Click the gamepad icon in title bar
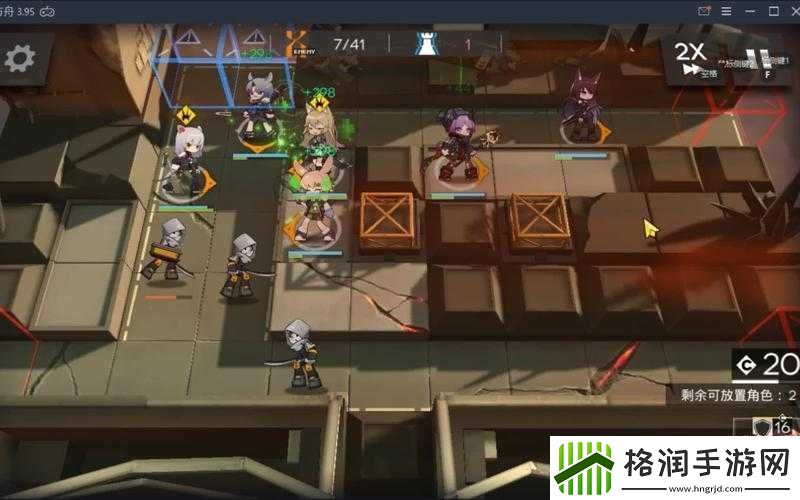Image resolution: width=800 pixels, height=500 pixels. tap(45, 10)
